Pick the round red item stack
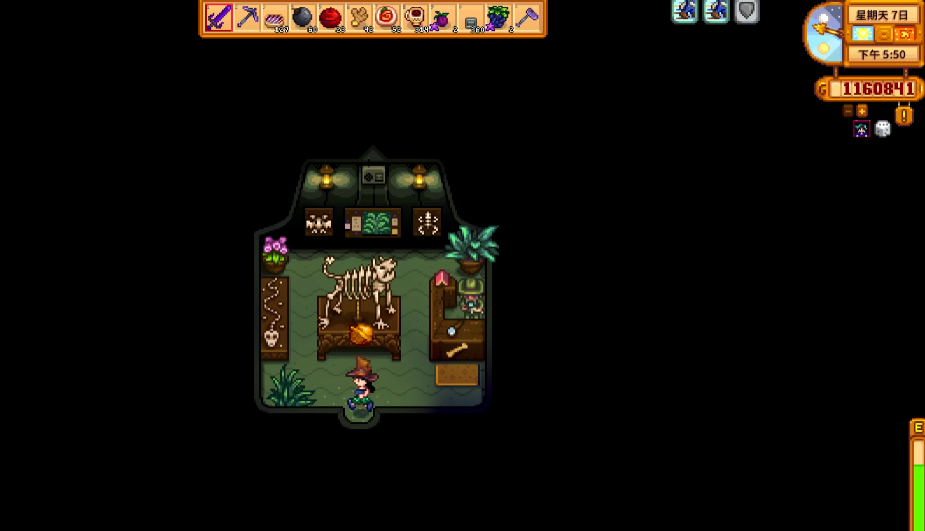This screenshot has height=531, width=925. point(331,18)
